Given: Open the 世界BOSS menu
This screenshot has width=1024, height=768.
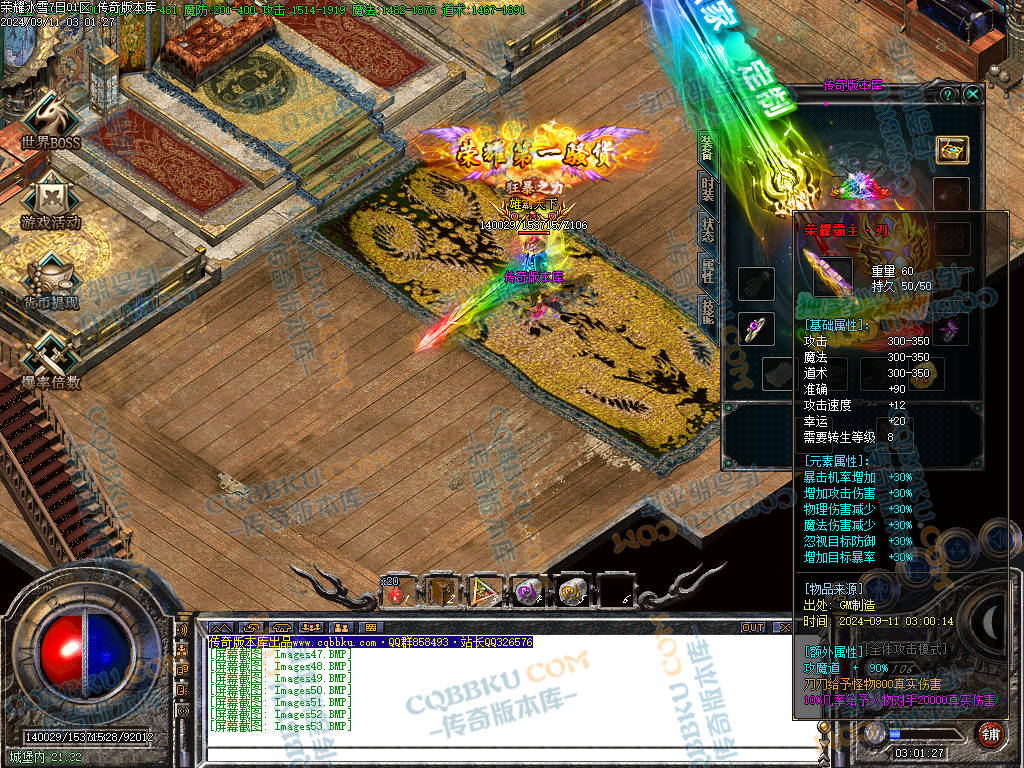Looking at the screenshot, I should pos(50,123).
